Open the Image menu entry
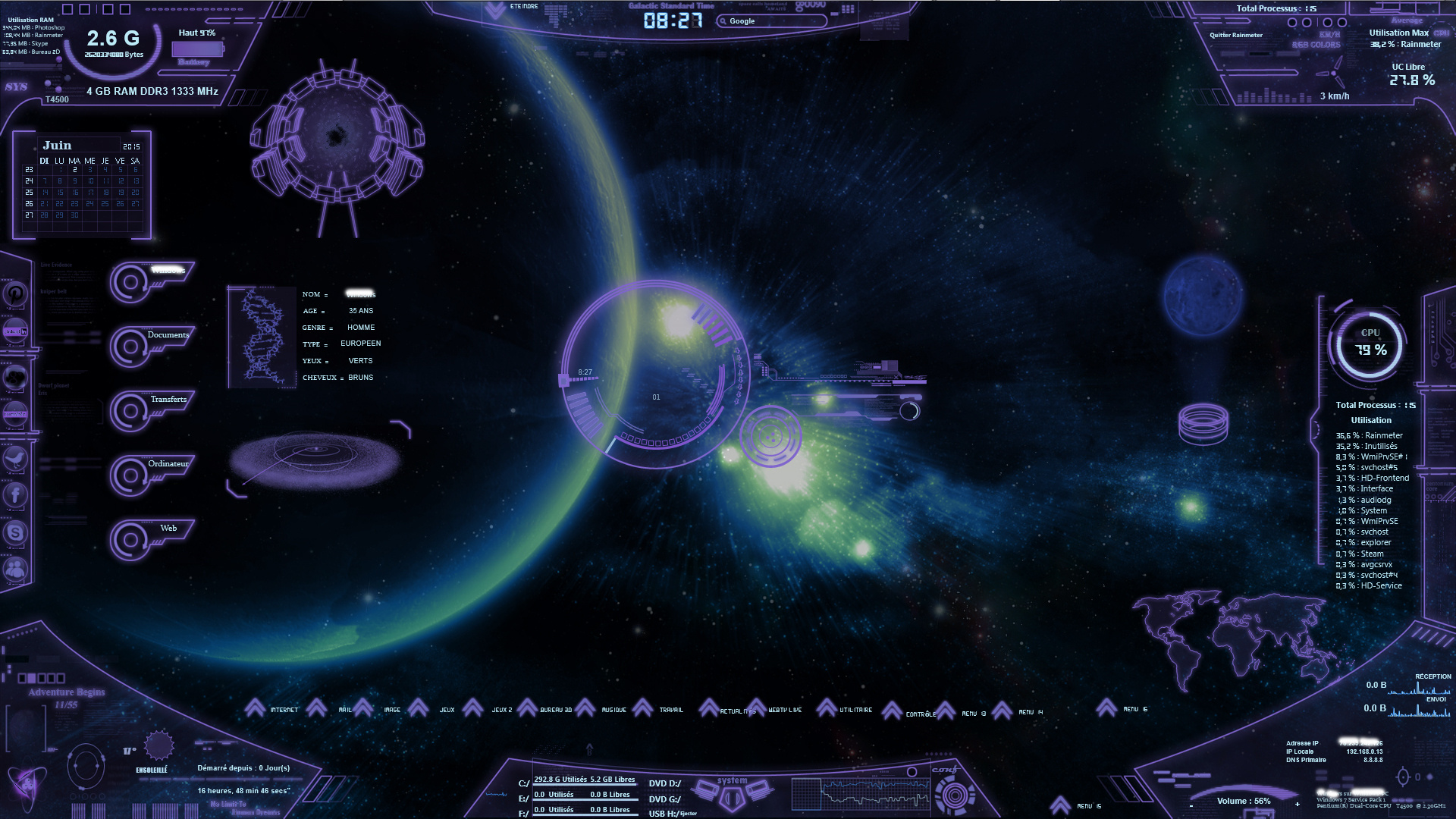Viewport: 1456px width, 819px height. click(392, 710)
